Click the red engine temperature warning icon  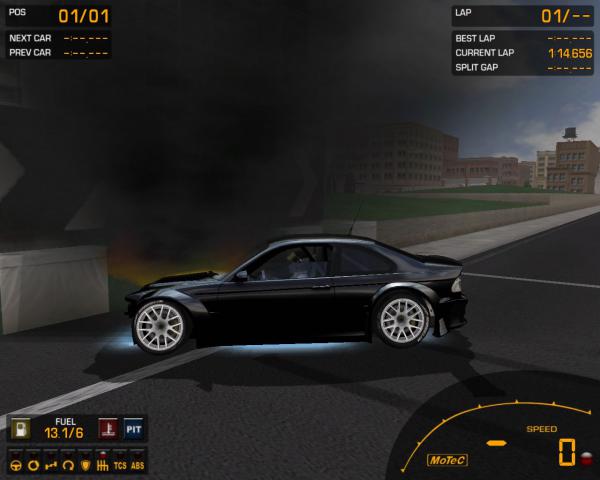point(106,430)
